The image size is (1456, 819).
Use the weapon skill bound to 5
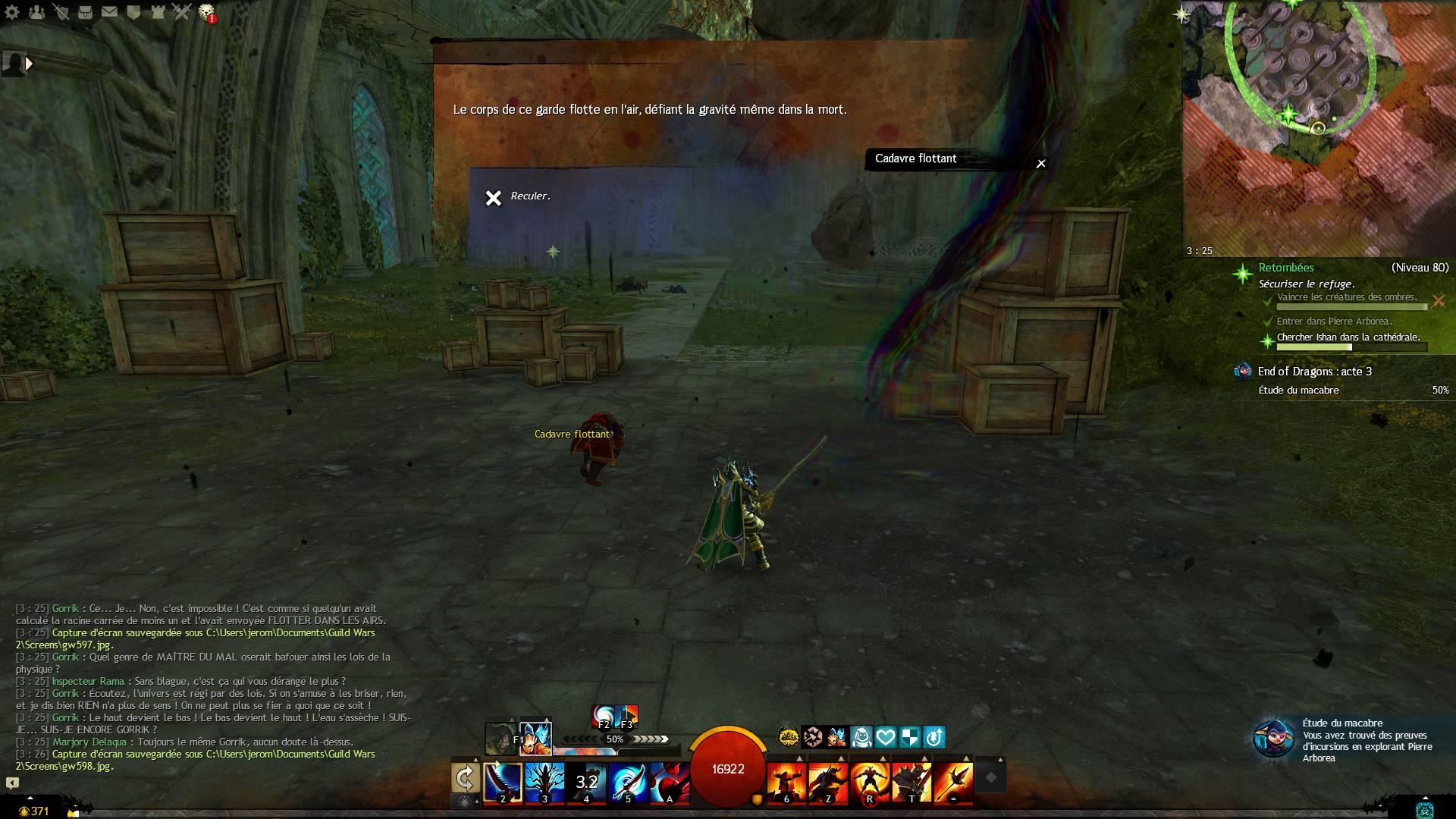628,781
